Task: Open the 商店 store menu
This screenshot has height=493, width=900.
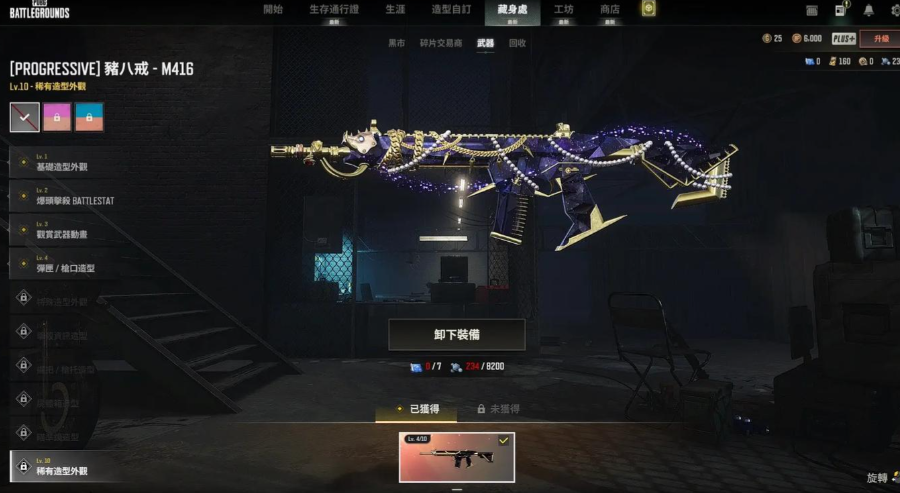Action: tap(610, 10)
